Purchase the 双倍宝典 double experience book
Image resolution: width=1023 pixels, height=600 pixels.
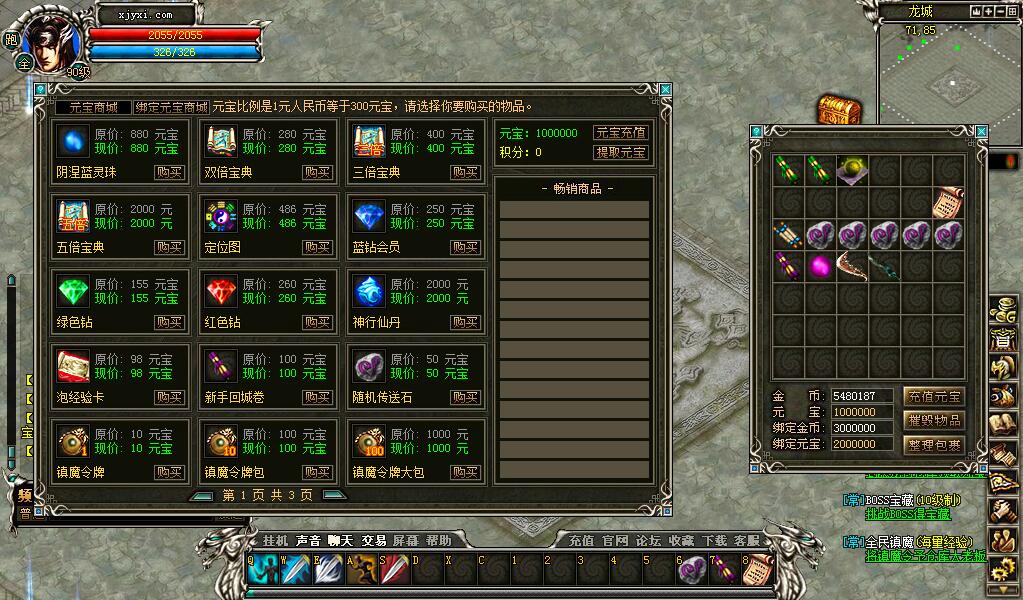click(x=317, y=172)
